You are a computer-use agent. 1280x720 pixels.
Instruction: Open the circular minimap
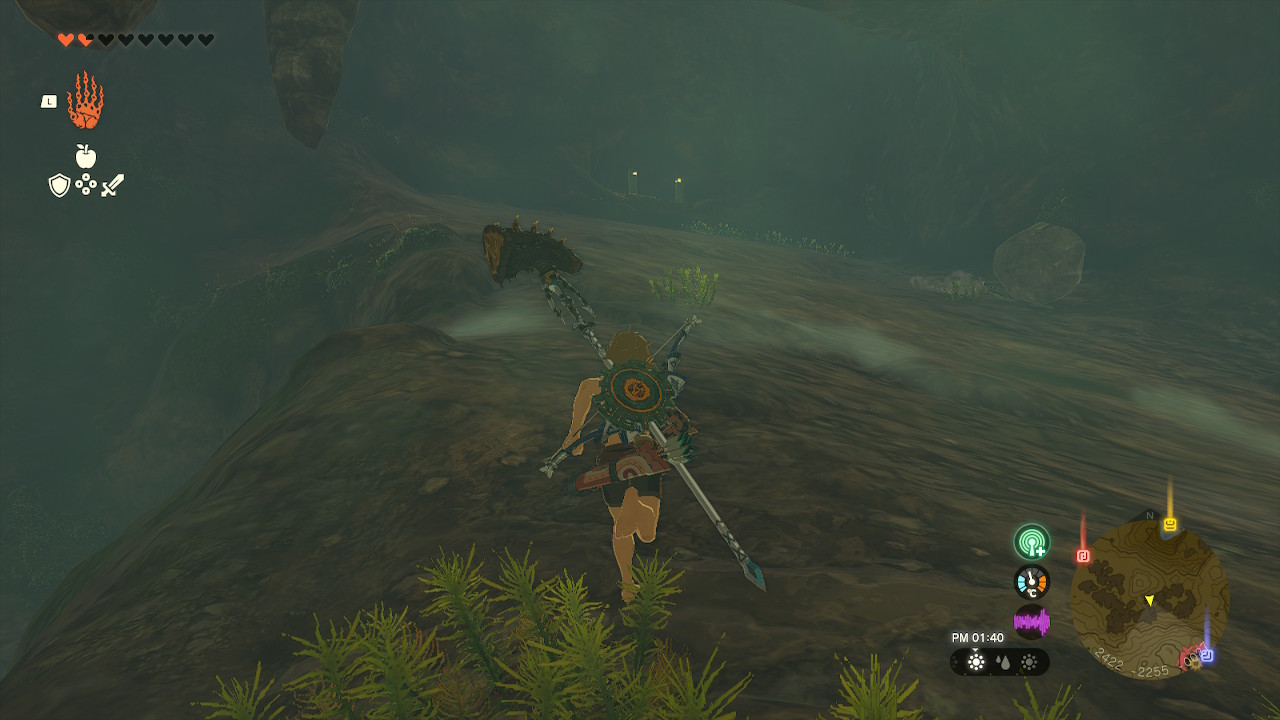click(x=1149, y=599)
